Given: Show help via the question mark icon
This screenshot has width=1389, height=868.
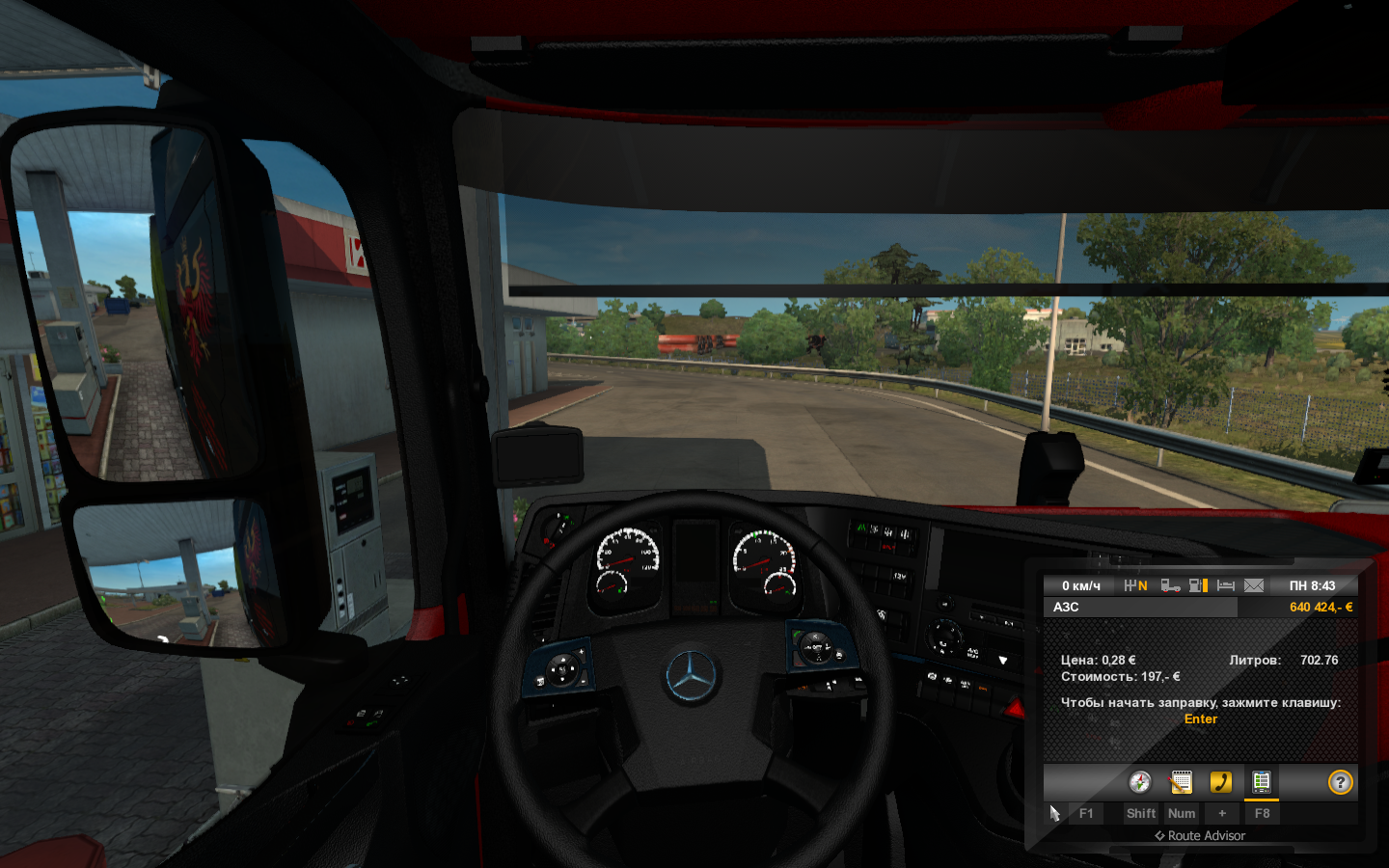Looking at the screenshot, I should click(1340, 782).
